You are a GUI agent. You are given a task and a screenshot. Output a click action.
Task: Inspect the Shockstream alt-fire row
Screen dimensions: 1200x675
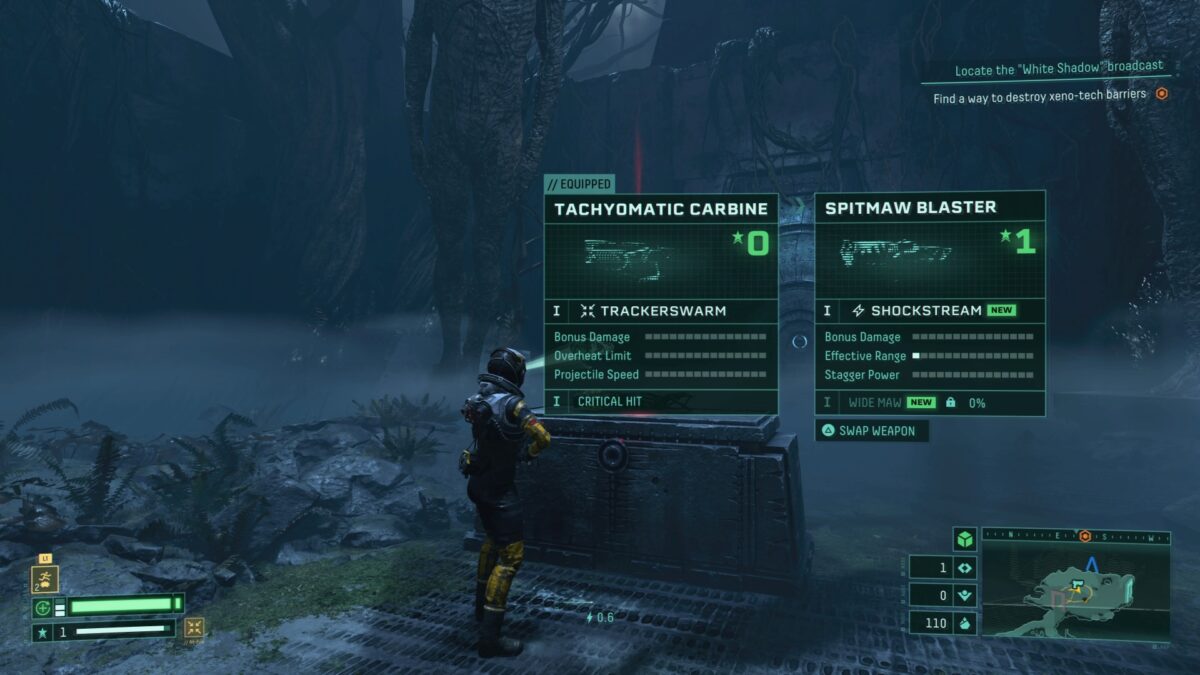930,311
